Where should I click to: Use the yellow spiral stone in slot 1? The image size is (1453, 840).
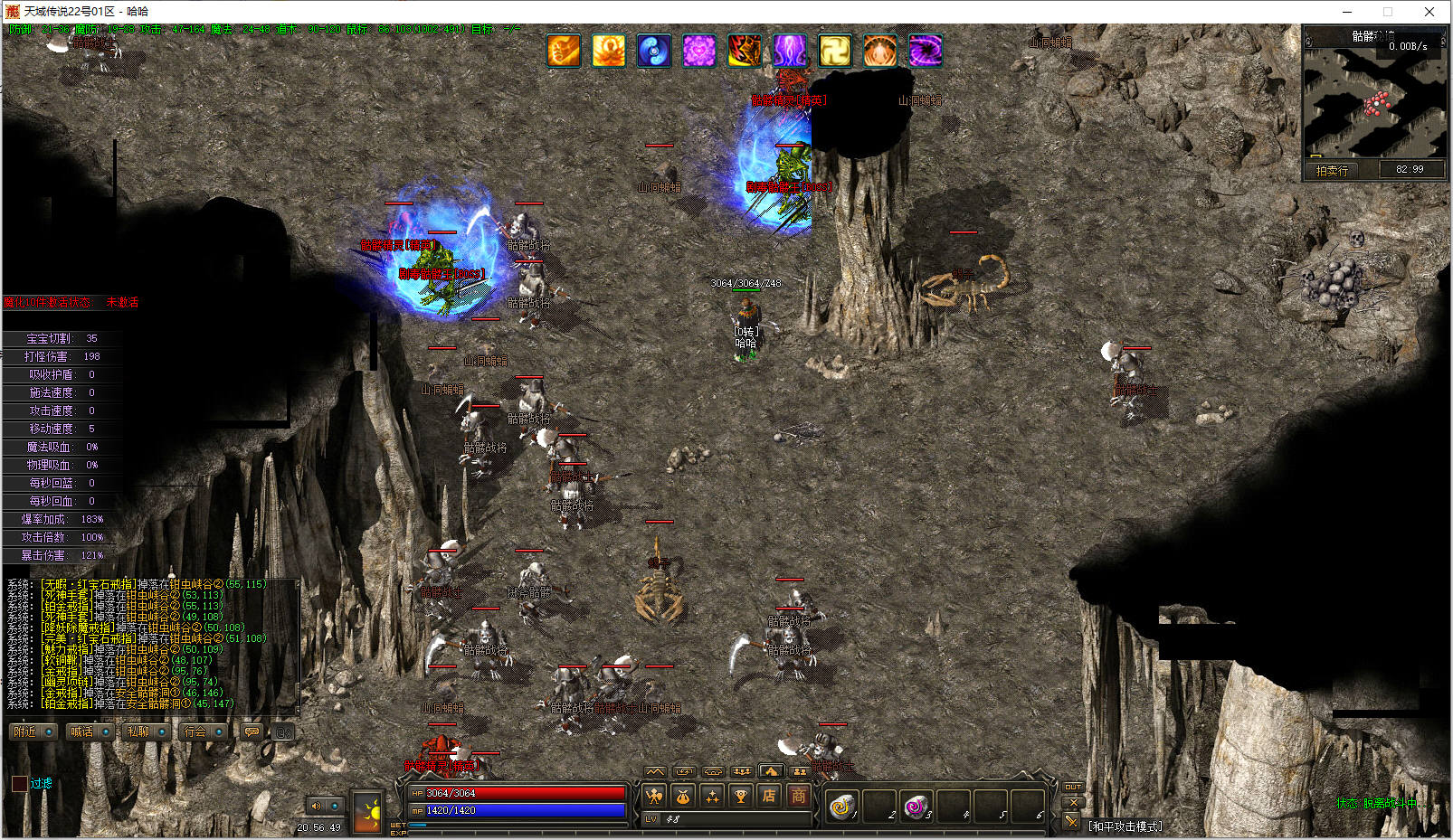click(841, 805)
